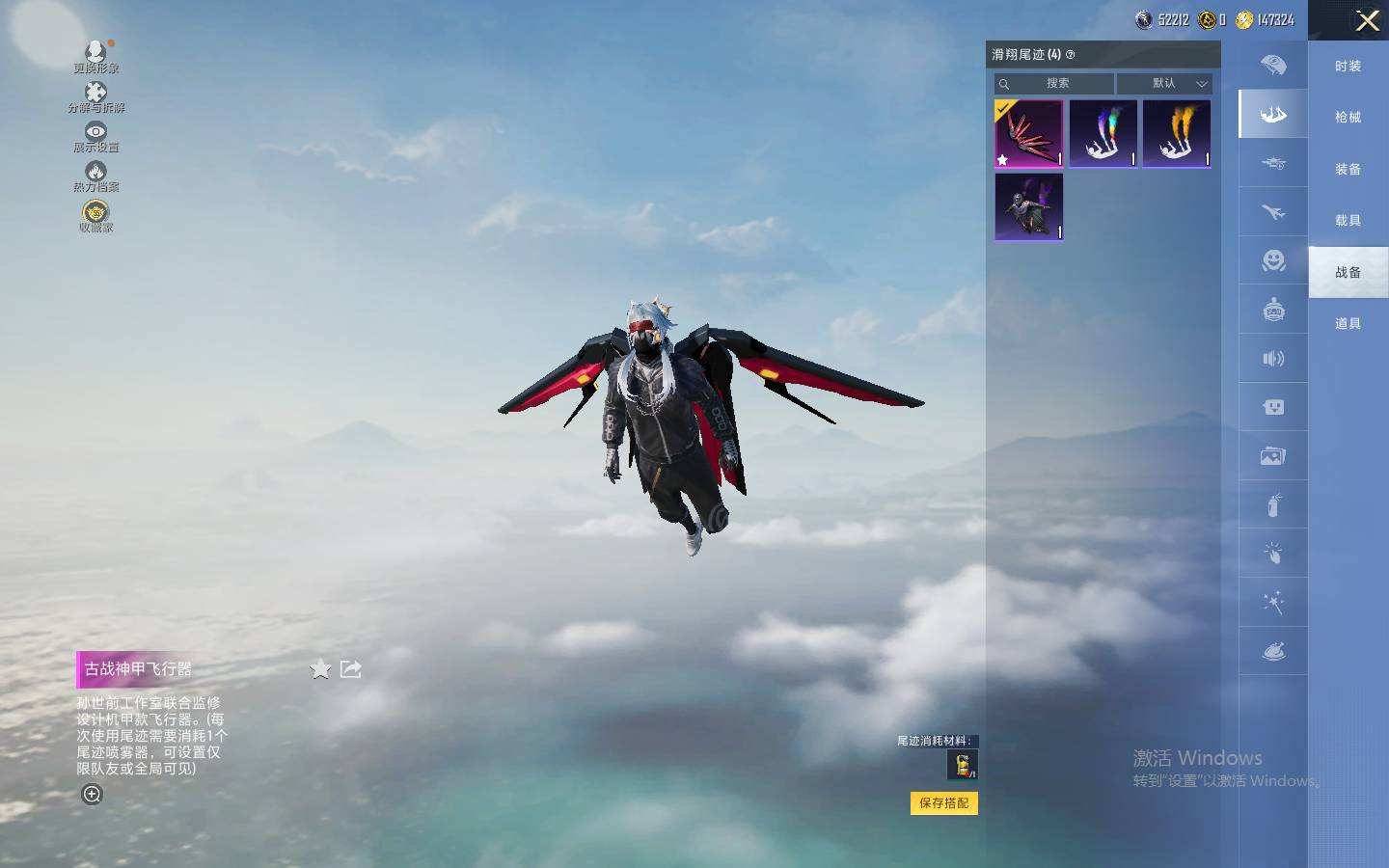Favorite the item with the star icon
The image size is (1389, 868).
[x=320, y=669]
